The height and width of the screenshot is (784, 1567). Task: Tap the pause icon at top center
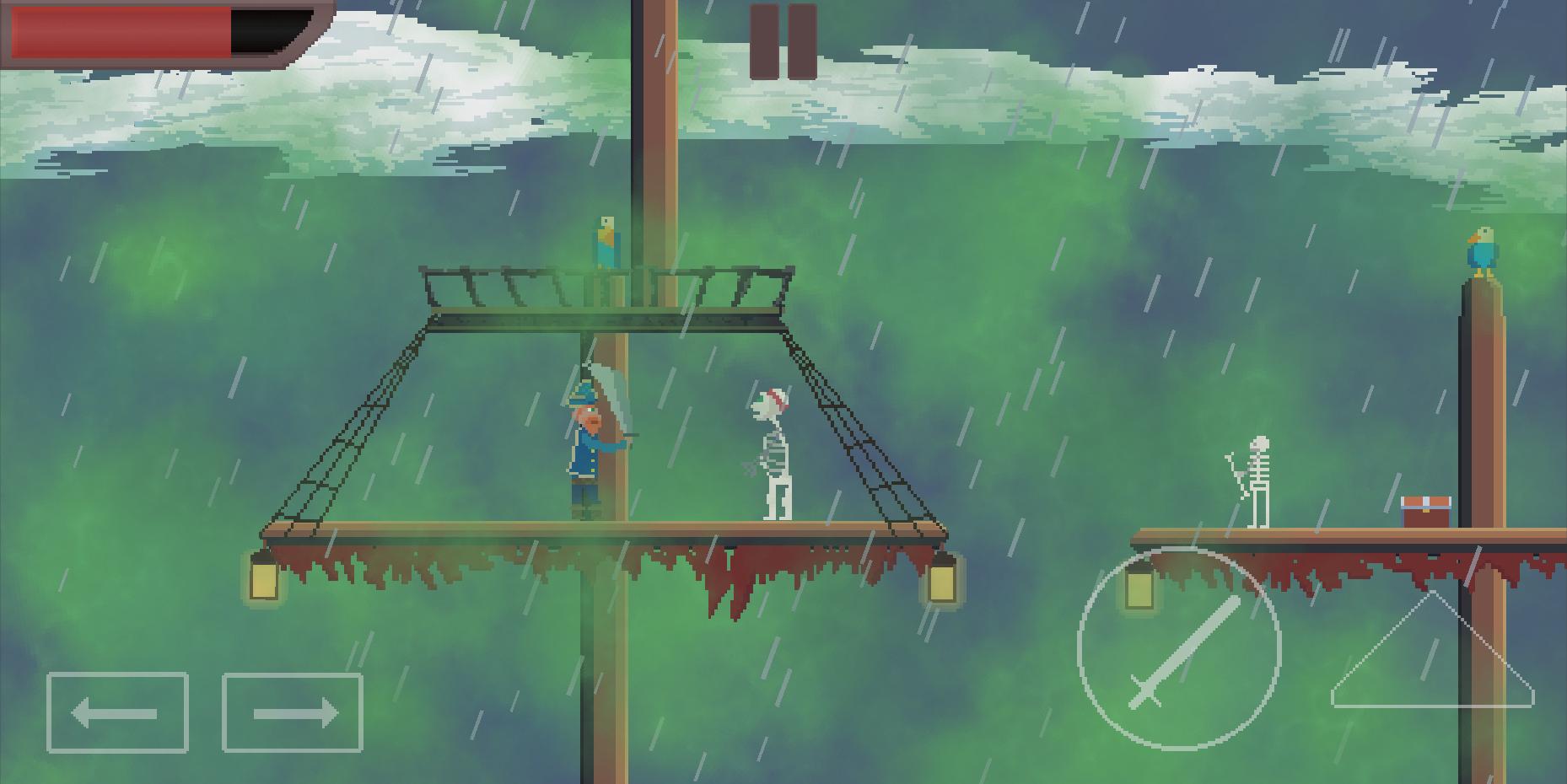coord(782,37)
